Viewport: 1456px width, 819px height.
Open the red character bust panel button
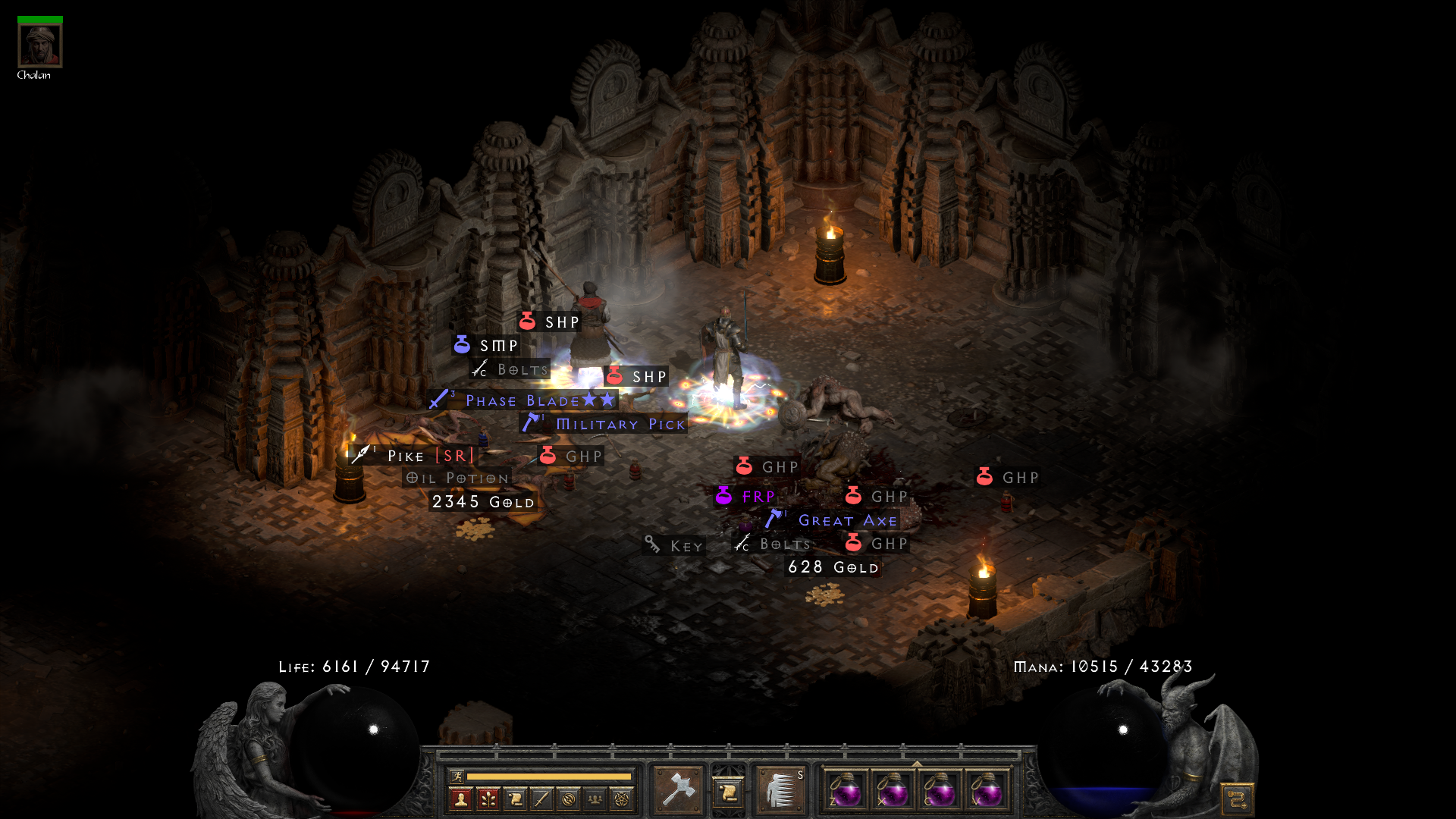point(460,799)
